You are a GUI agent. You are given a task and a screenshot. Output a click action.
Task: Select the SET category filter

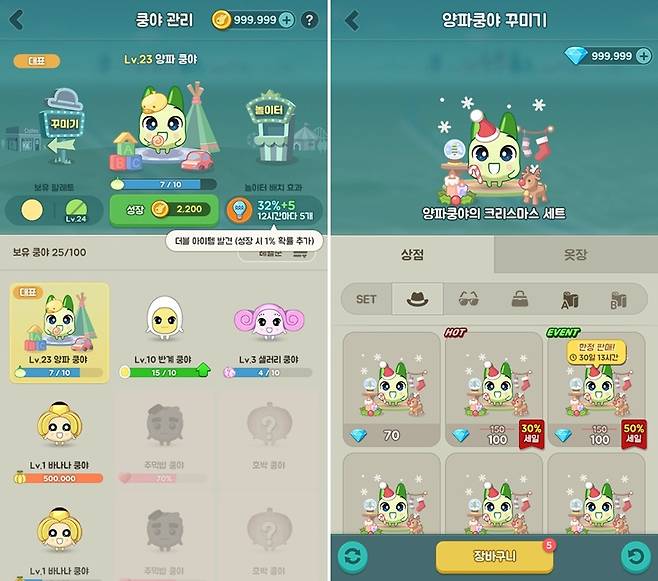[x=366, y=298]
